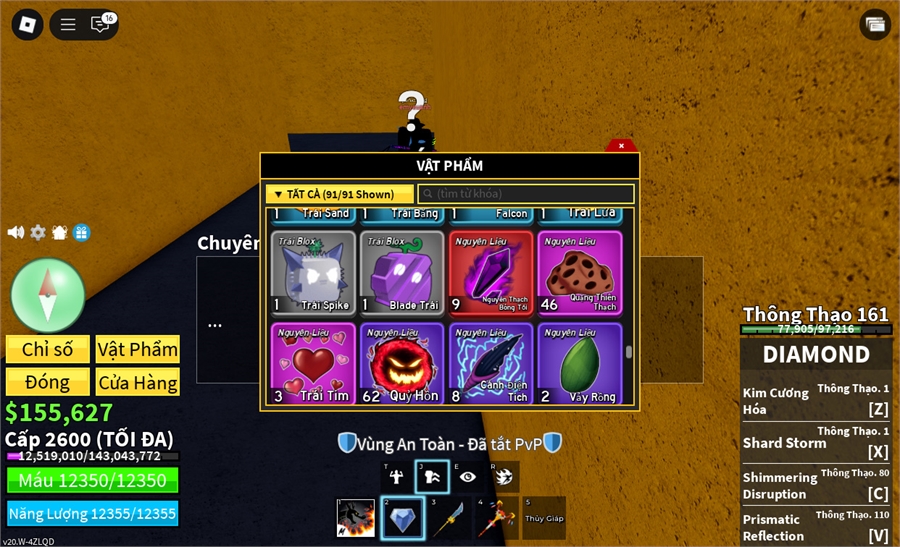Equip the diamond fruit hotbar slot

click(x=403, y=518)
